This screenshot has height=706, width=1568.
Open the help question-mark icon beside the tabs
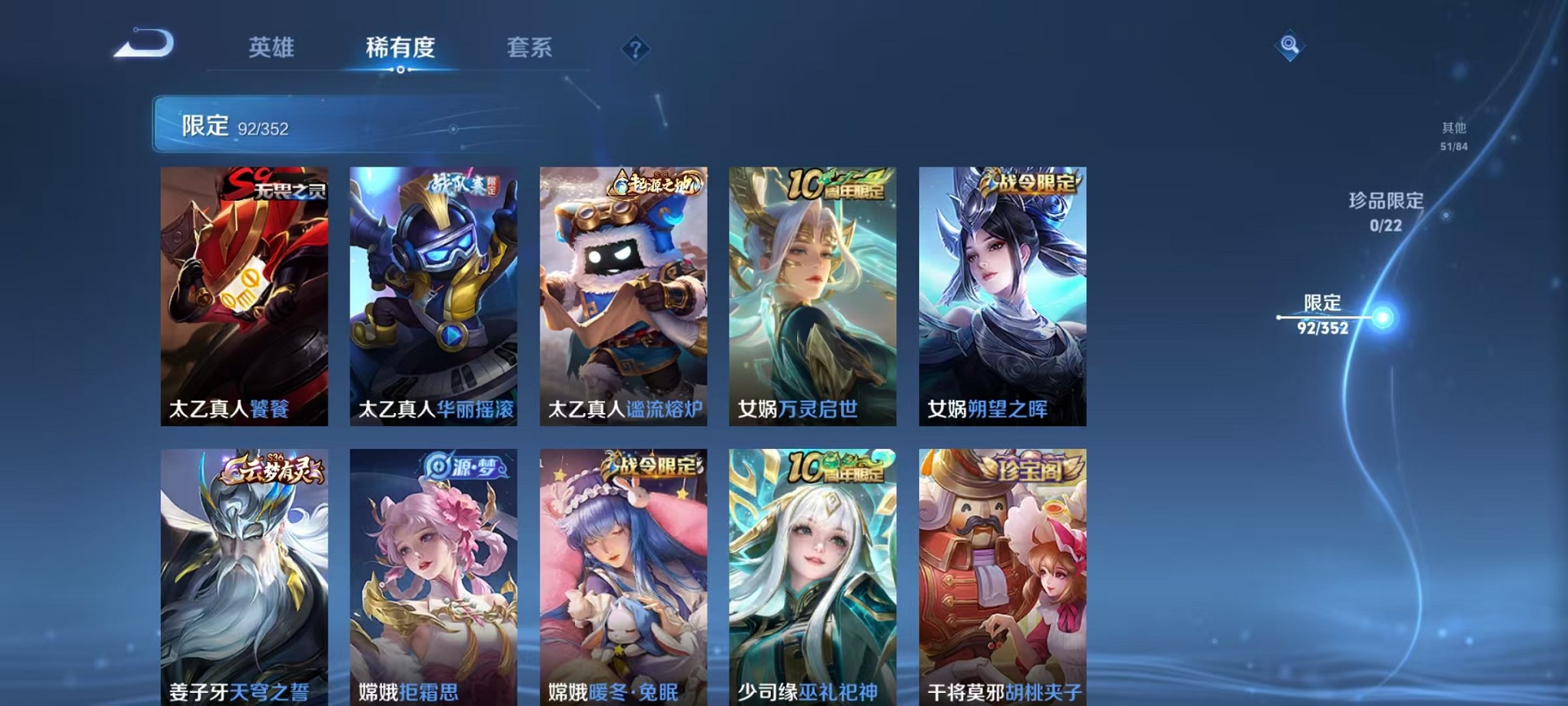[634, 50]
